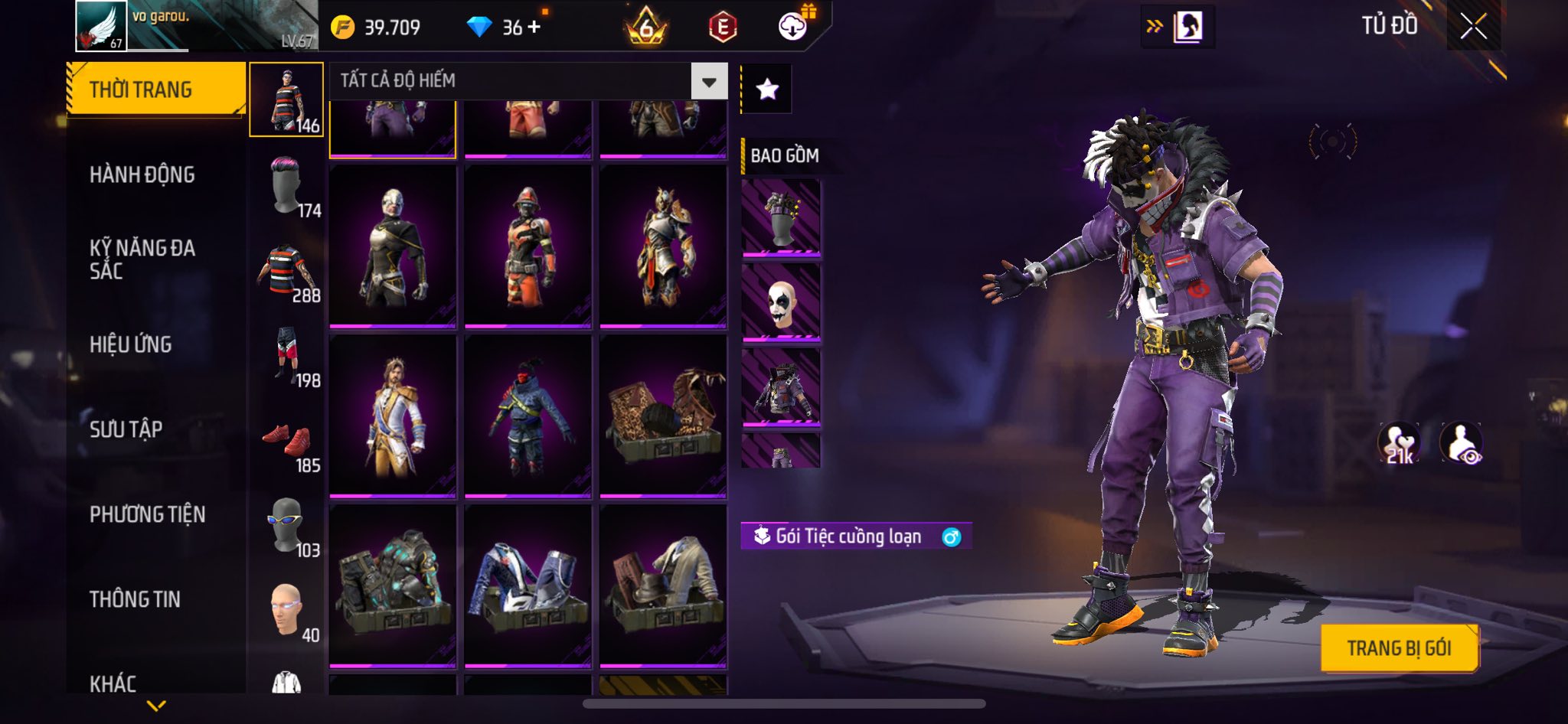Toggle the star favorites filter

click(x=767, y=90)
